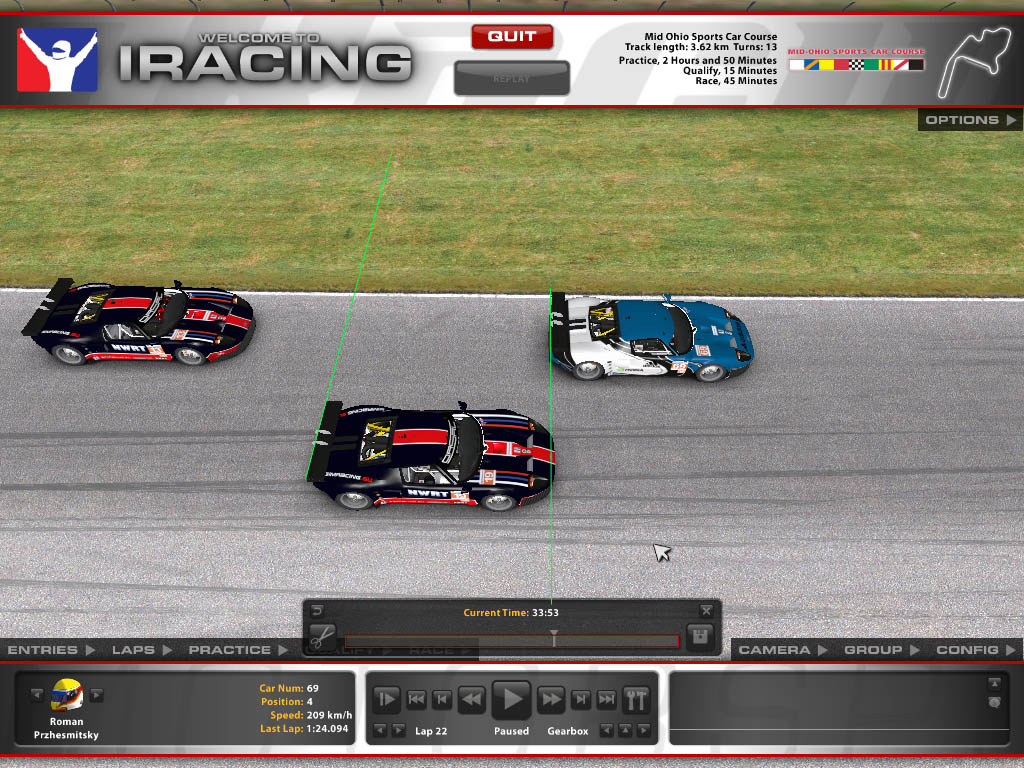
Task: Fast-forward the replay
Action: pos(551,699)
